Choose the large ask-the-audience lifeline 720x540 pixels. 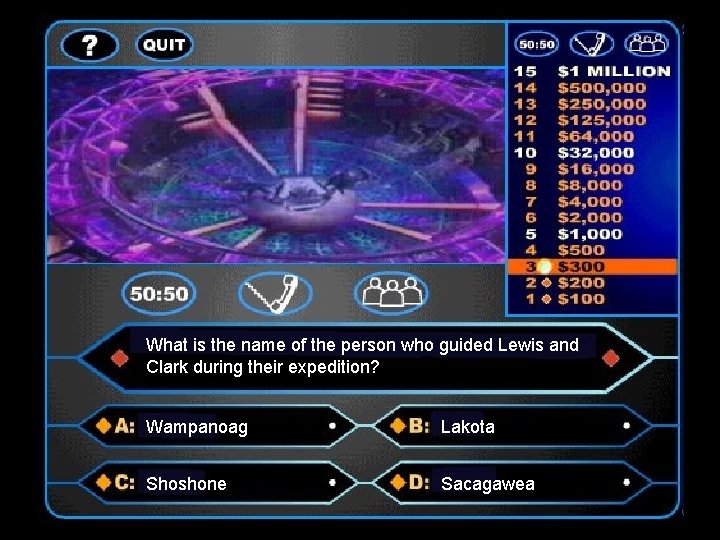(390, 293)
